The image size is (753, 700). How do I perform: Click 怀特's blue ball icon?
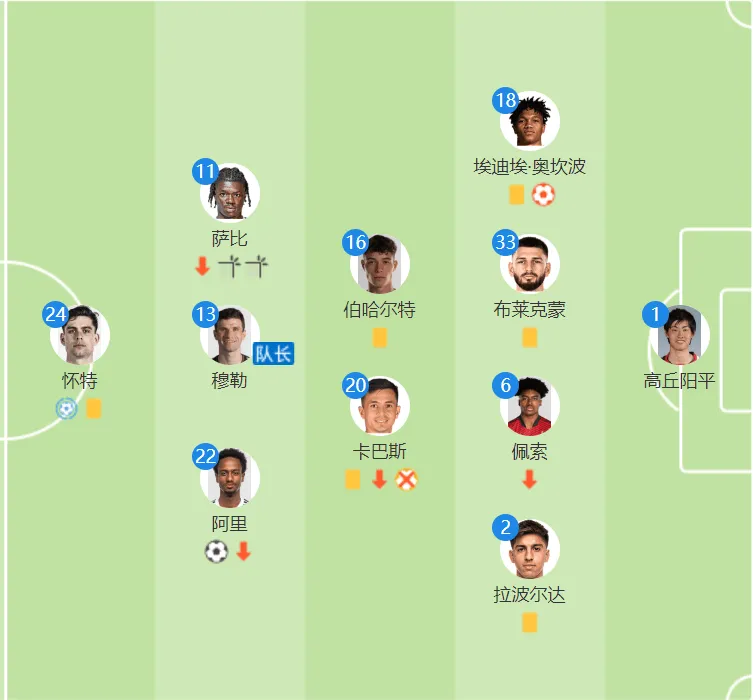click(66, 408)
